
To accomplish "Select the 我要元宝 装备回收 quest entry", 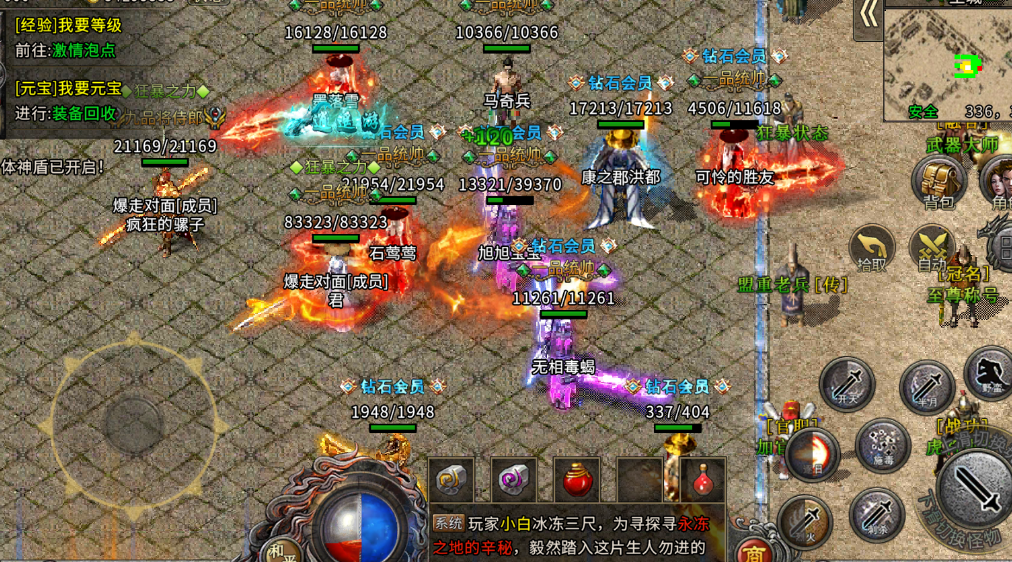I will tap(70, 101).
